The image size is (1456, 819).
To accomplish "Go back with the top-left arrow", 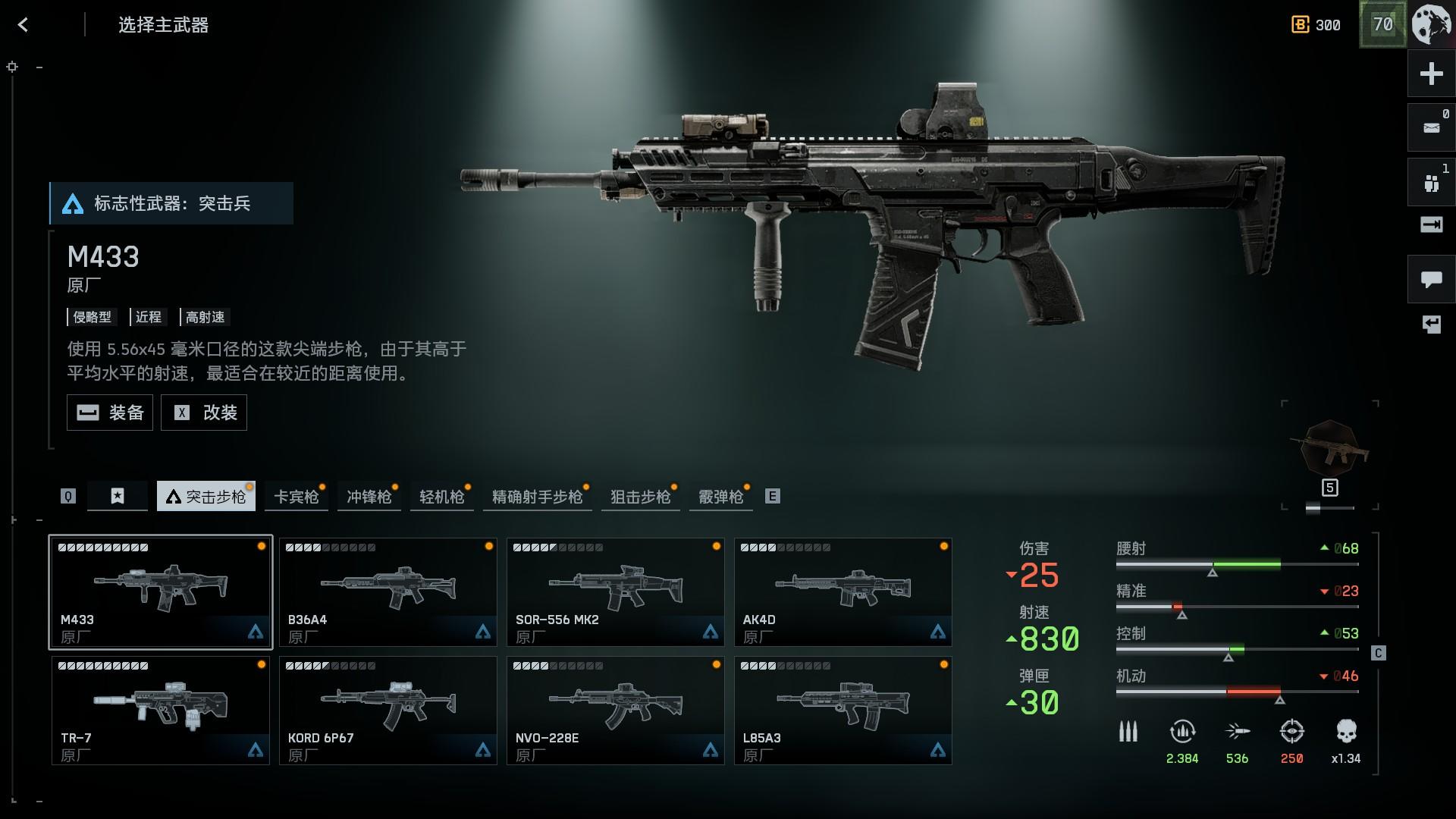I will [23, 25].
